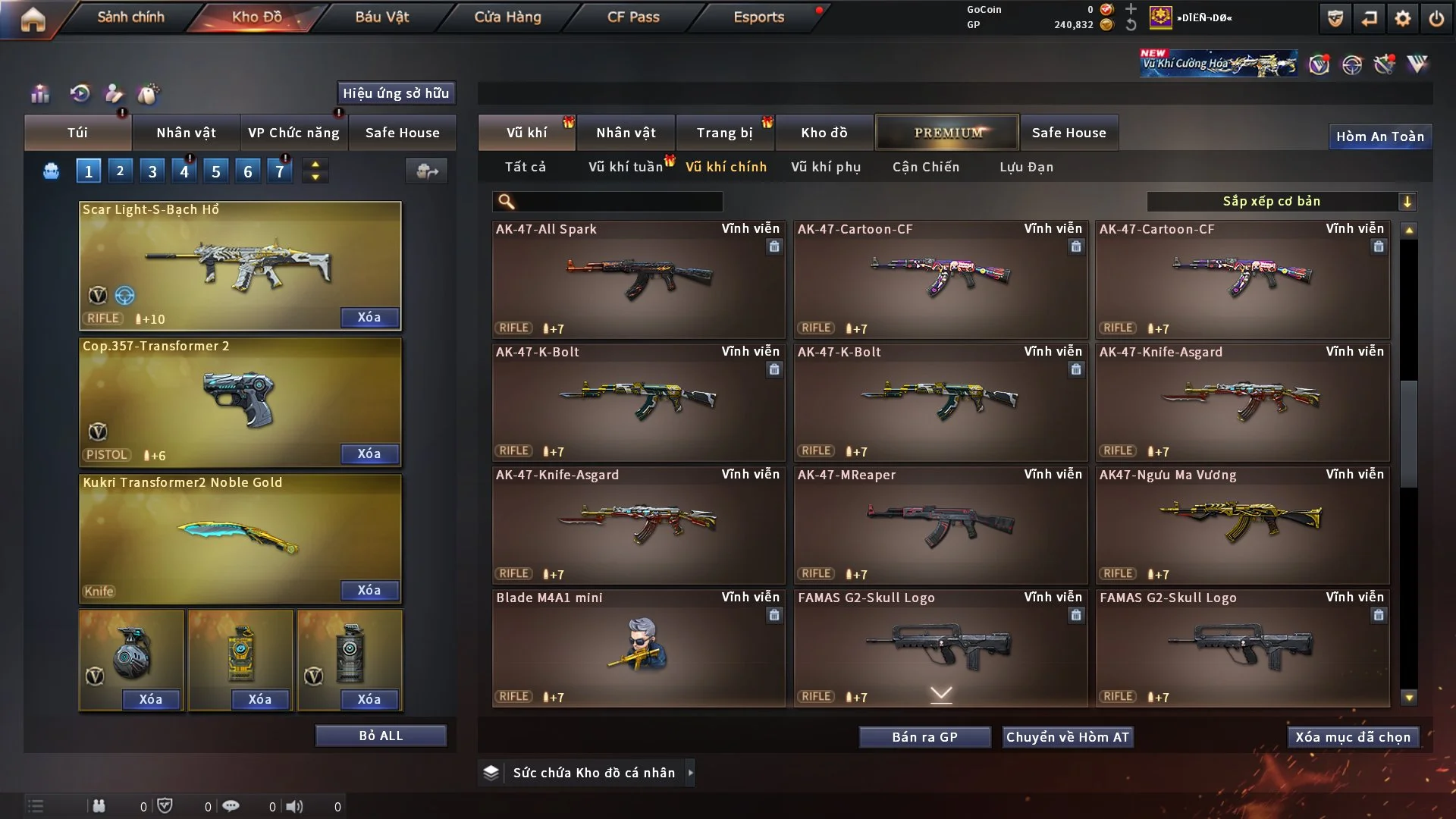
Task: Select the PREMIUM inventory tab
Action: (947, 133)
